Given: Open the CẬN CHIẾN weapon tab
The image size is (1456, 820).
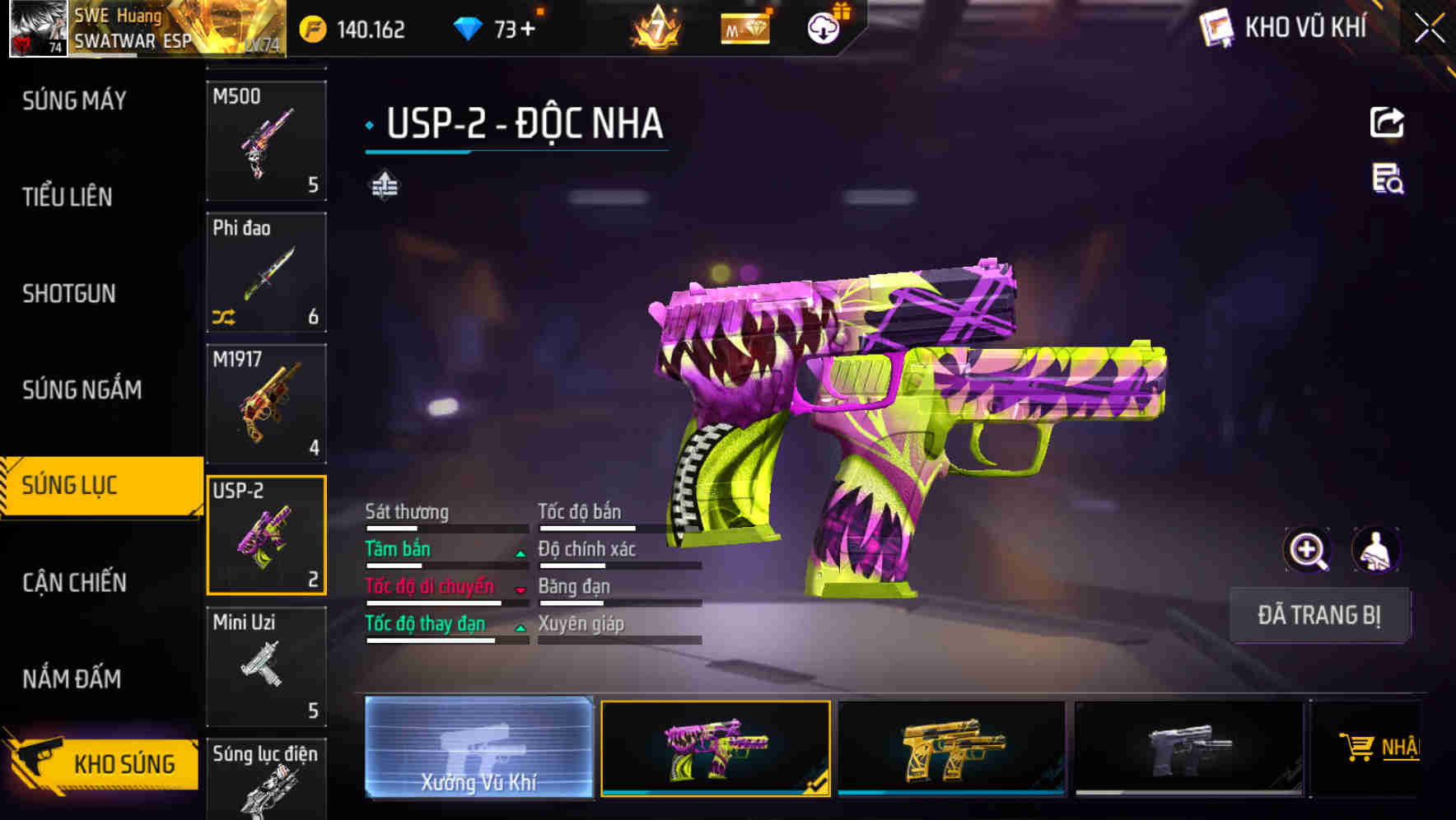Looking at the screenshot, I should coord(72,582).
